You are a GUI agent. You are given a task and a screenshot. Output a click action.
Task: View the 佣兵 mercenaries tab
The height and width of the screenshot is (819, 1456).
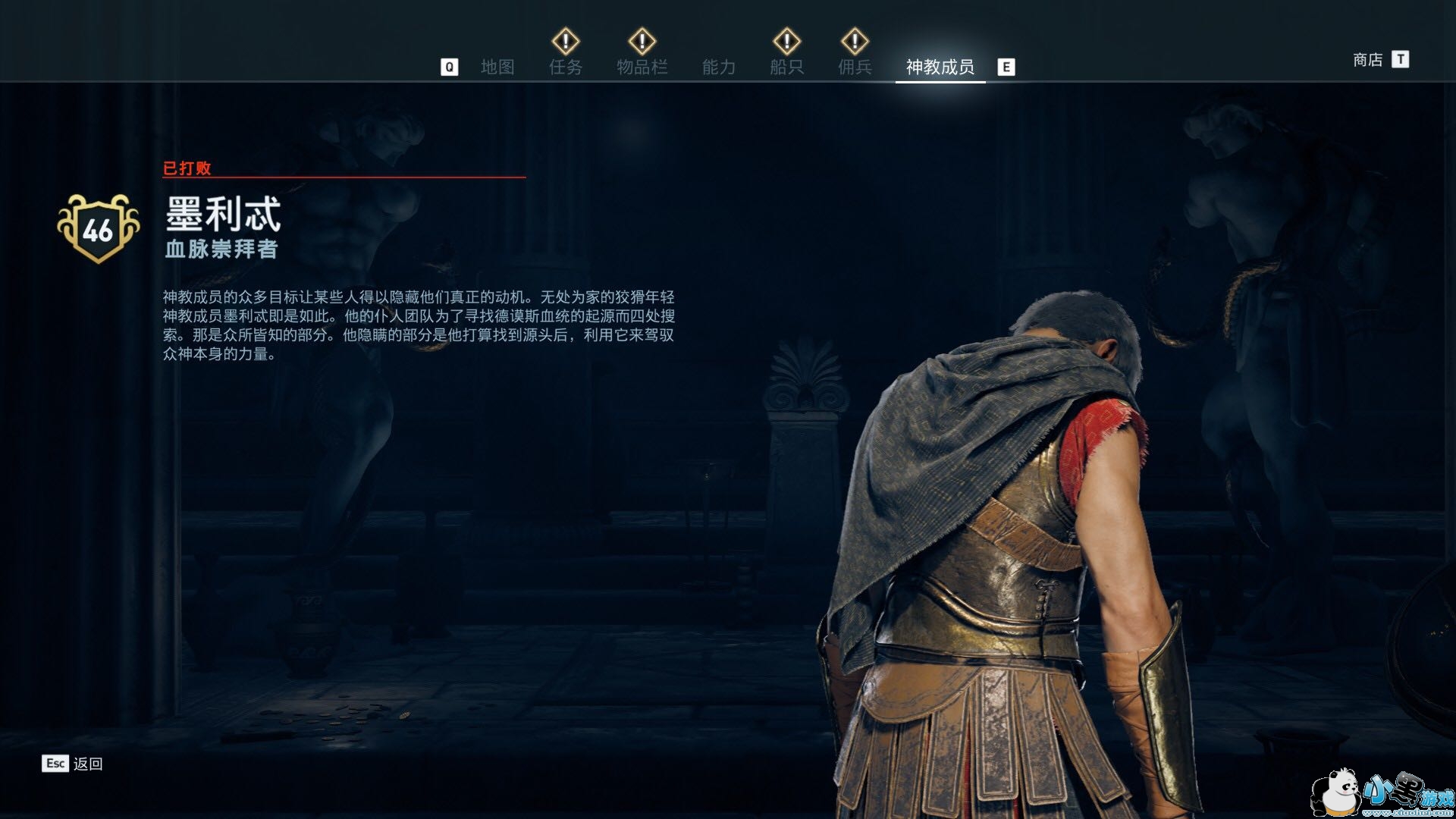855,67
